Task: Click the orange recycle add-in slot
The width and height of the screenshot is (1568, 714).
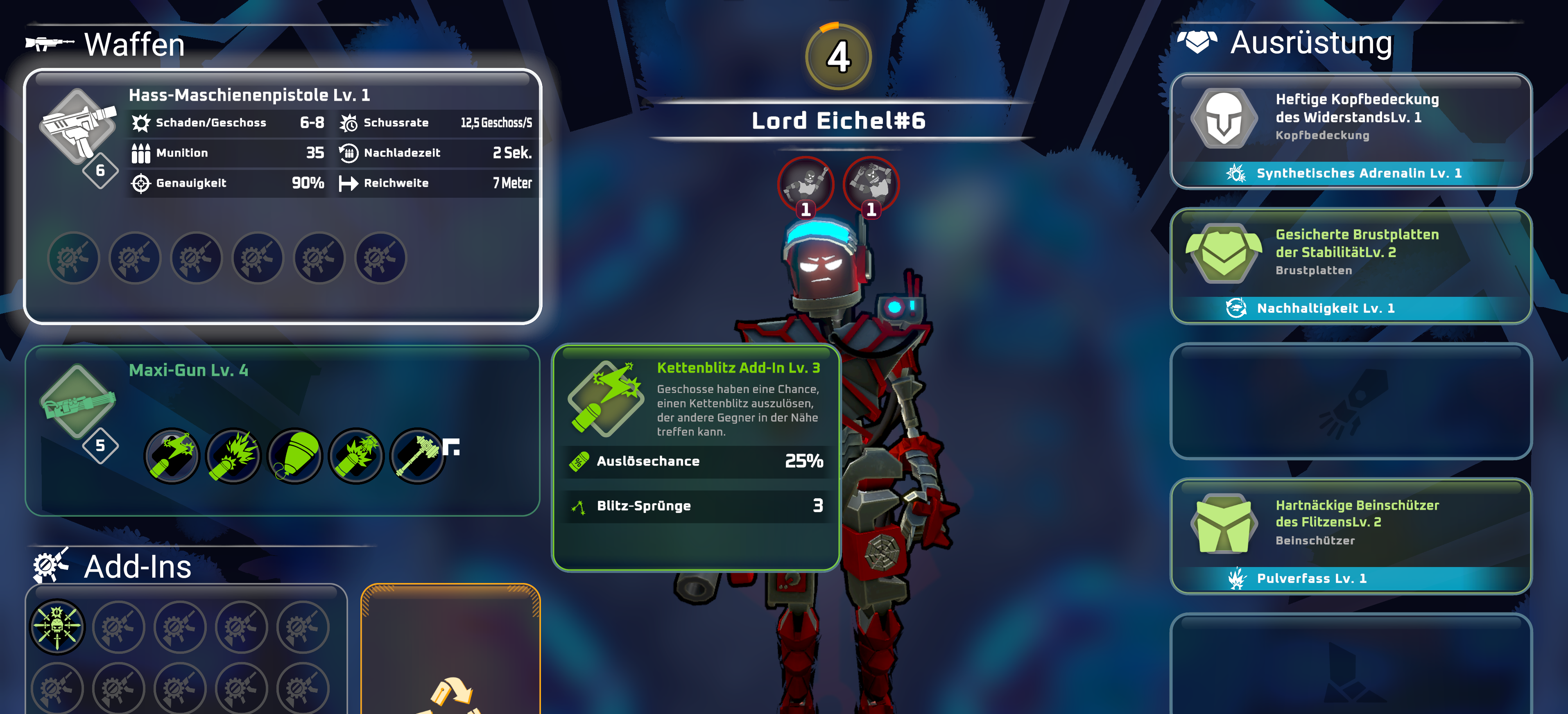Action: point(450,651)
